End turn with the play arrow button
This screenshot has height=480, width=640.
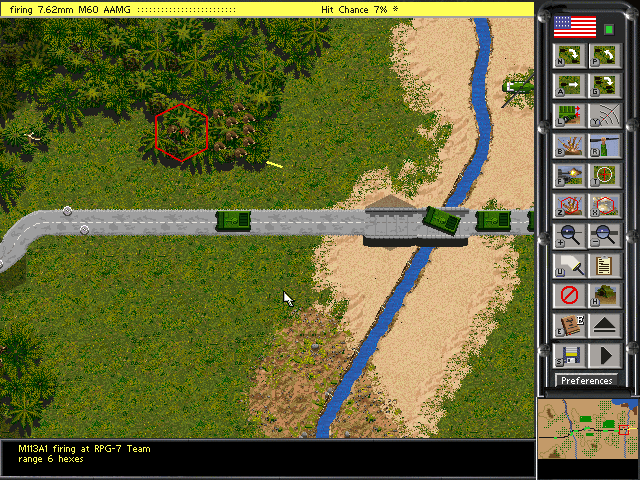(x=604, y=356)
